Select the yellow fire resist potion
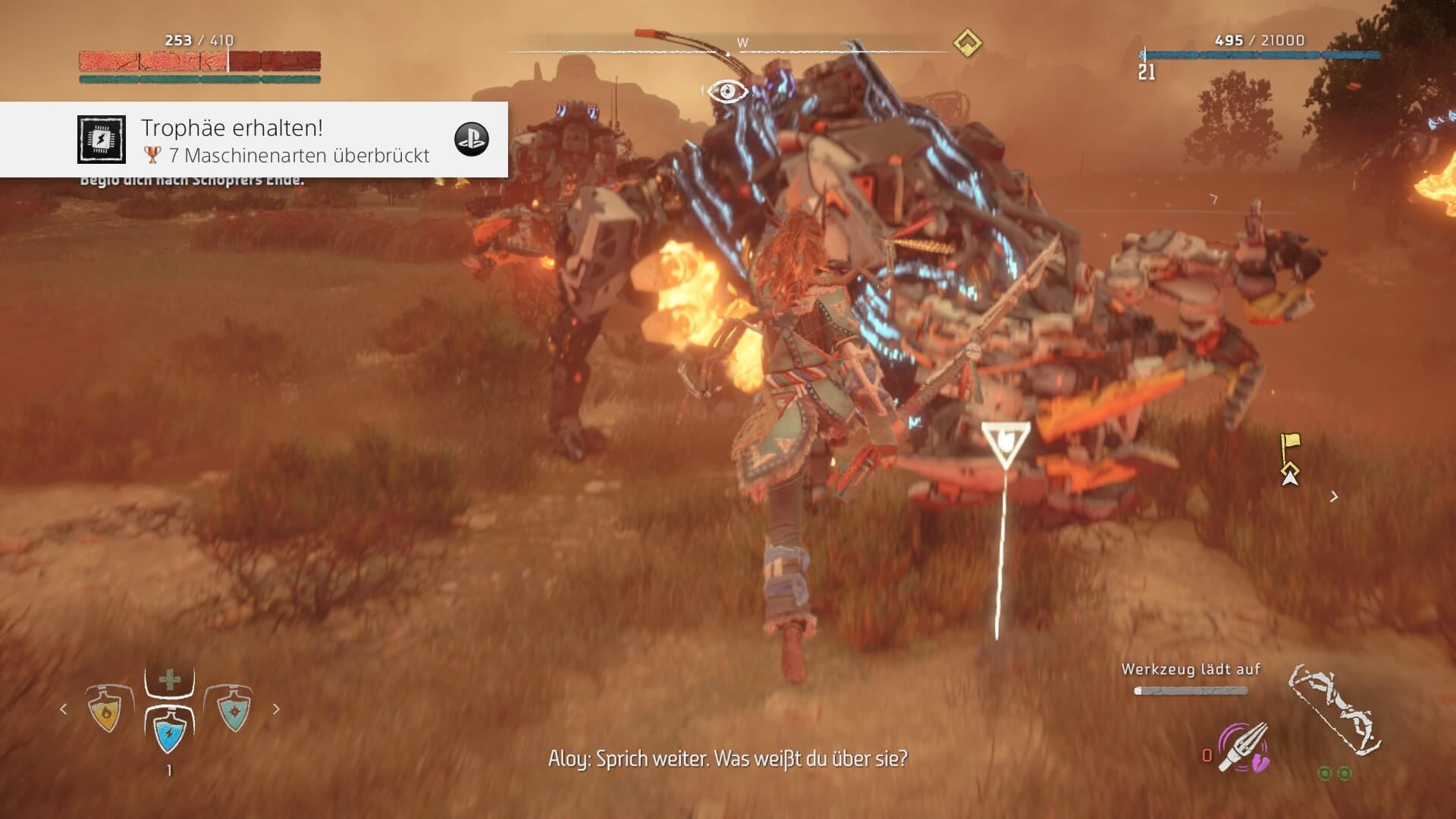1456x819 pixels. tap(106, 711)
